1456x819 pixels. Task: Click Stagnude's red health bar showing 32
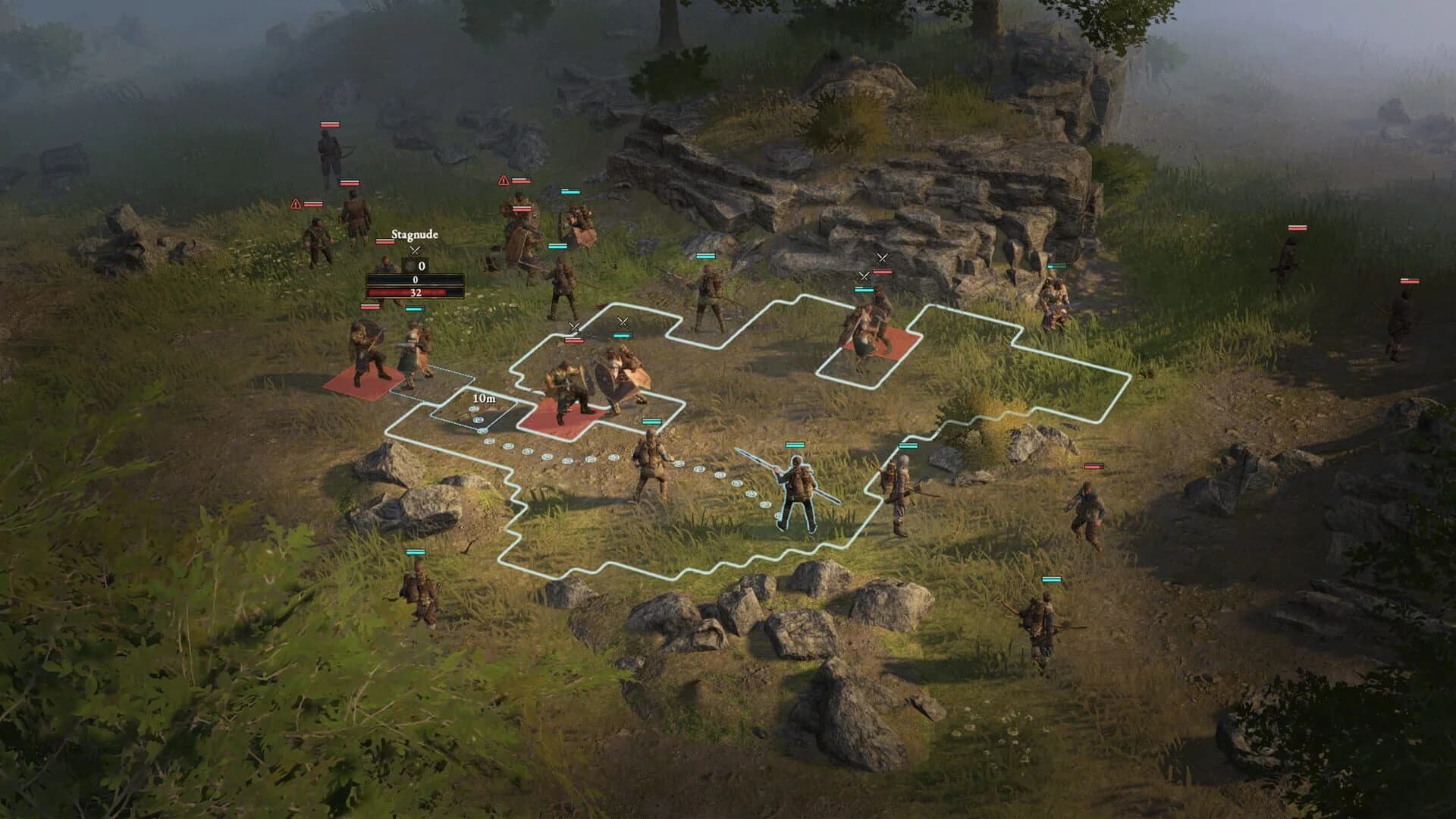tap(416, 293)
